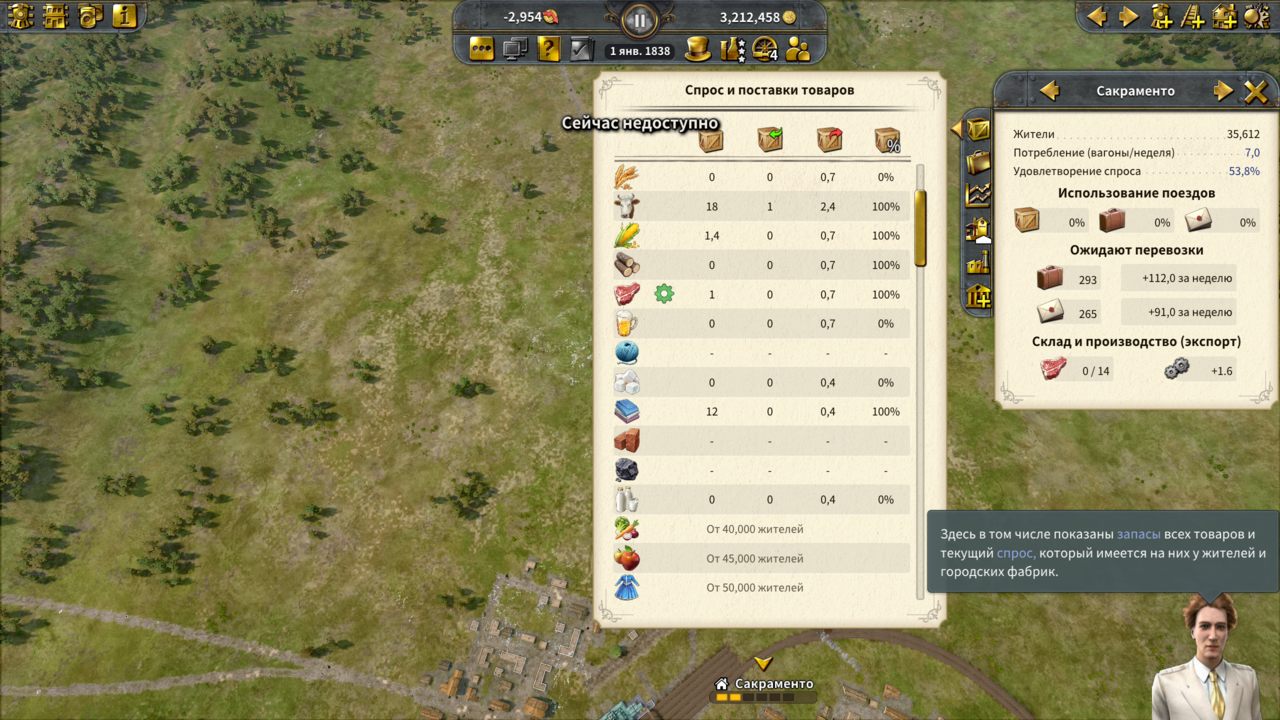Click the top hat icon
The image size is (1280, 720).
697,48
